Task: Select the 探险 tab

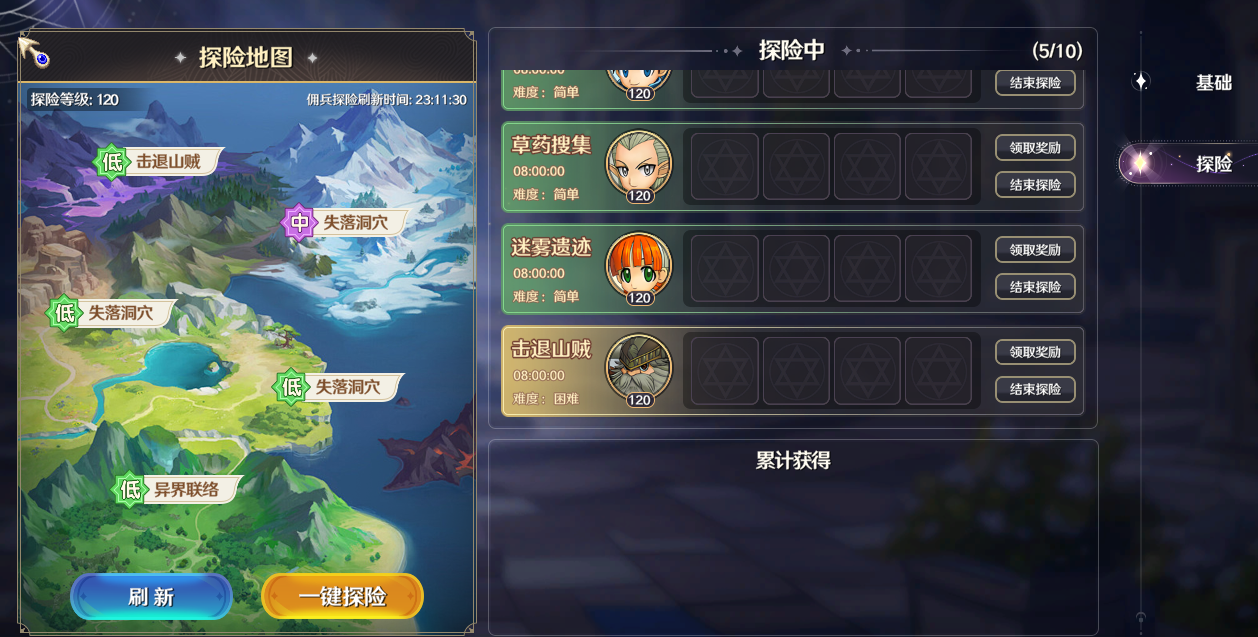Action: pyautogui.click(x=1213, y=164)
